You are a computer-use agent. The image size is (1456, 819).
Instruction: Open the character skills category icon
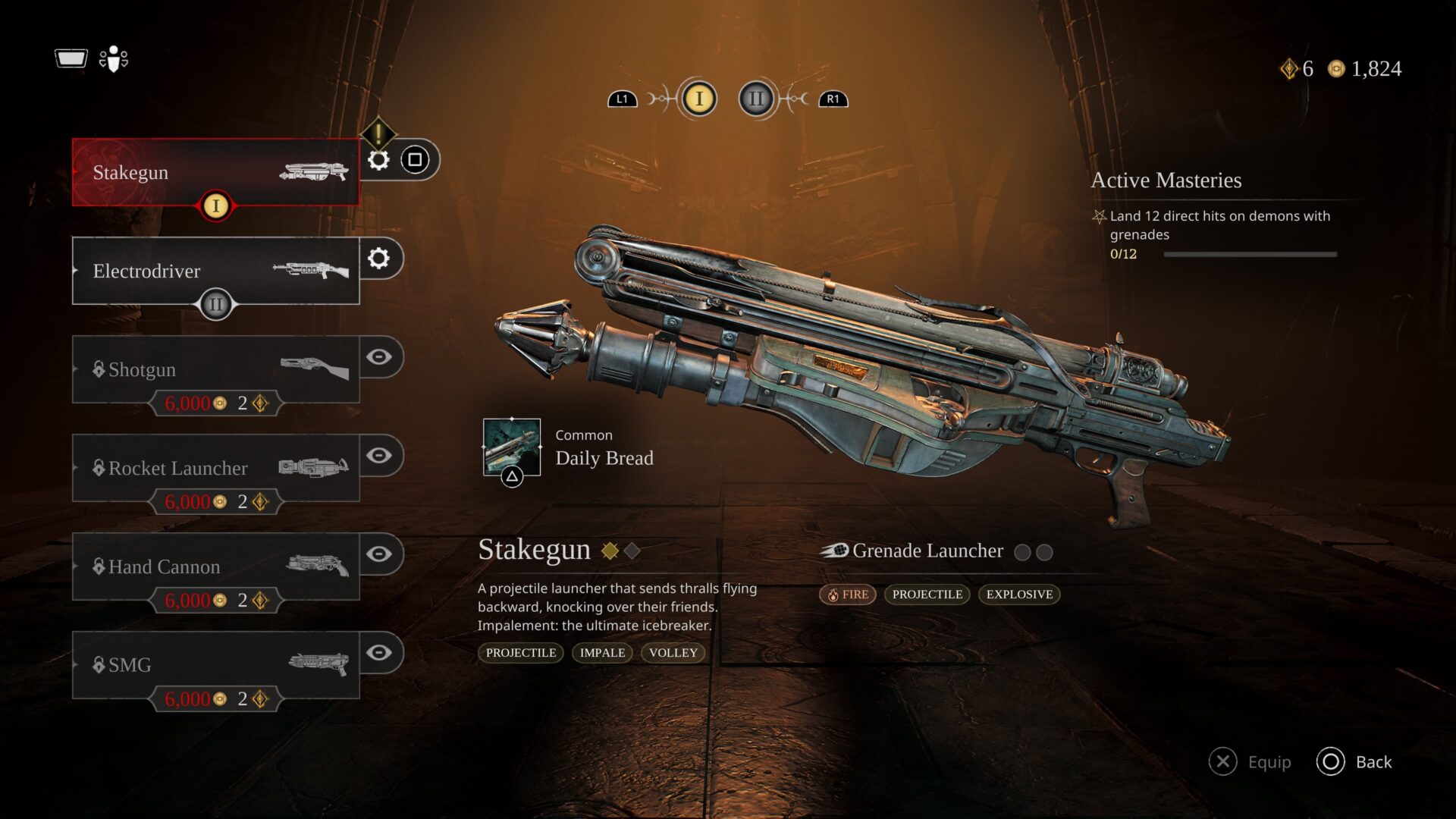point(114,58)
